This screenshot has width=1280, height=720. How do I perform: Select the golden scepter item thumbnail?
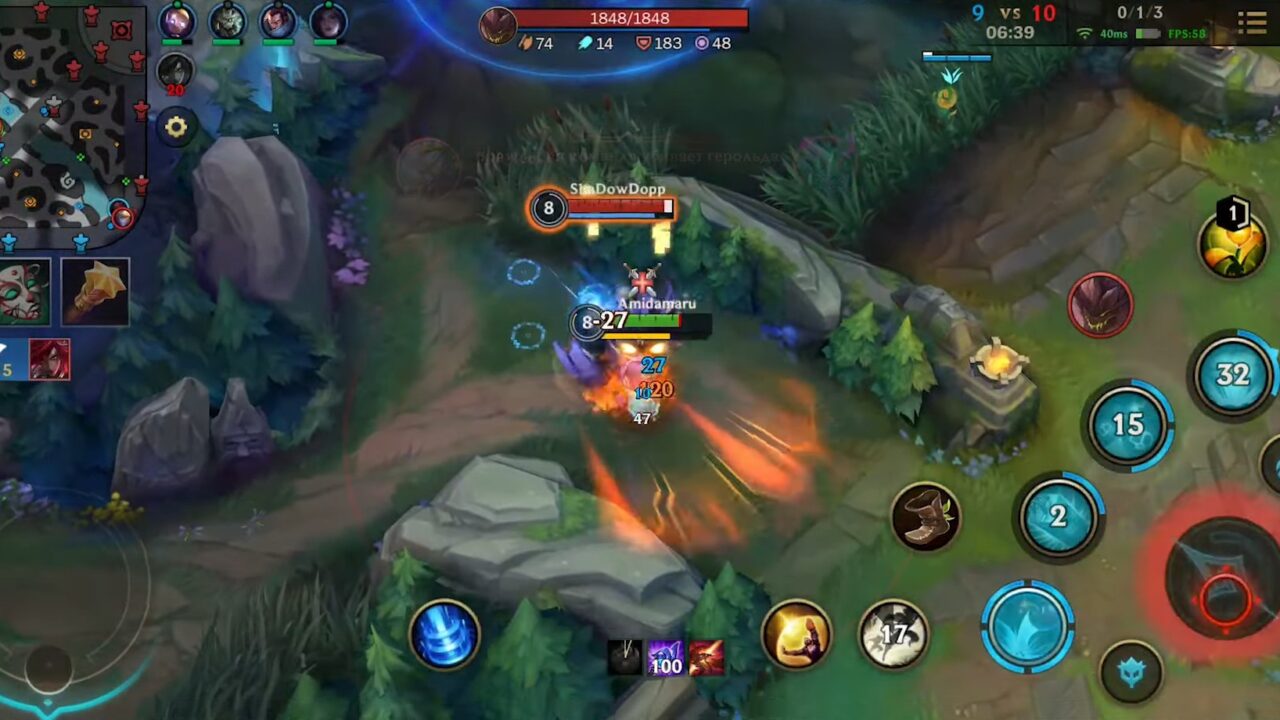coord(95,292)
